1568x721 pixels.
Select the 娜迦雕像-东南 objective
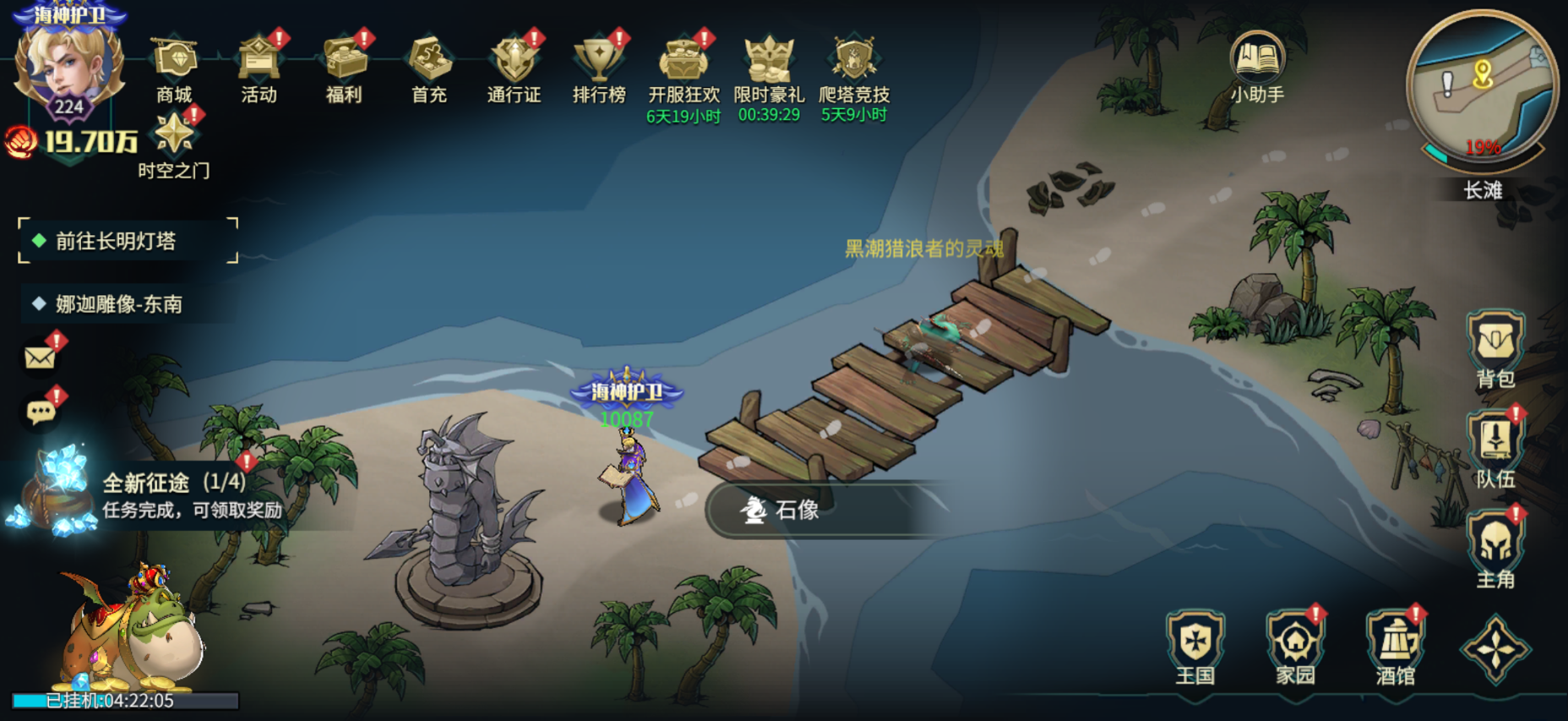(x=118, y=304)
